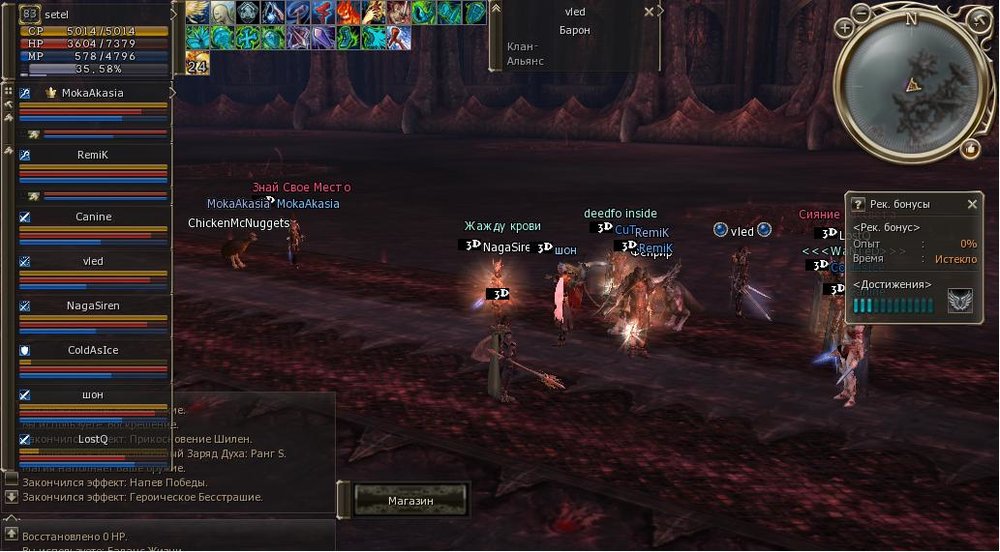Select party member RemiK
This screenshot has width=1000, height=552.
click(93, 155)
